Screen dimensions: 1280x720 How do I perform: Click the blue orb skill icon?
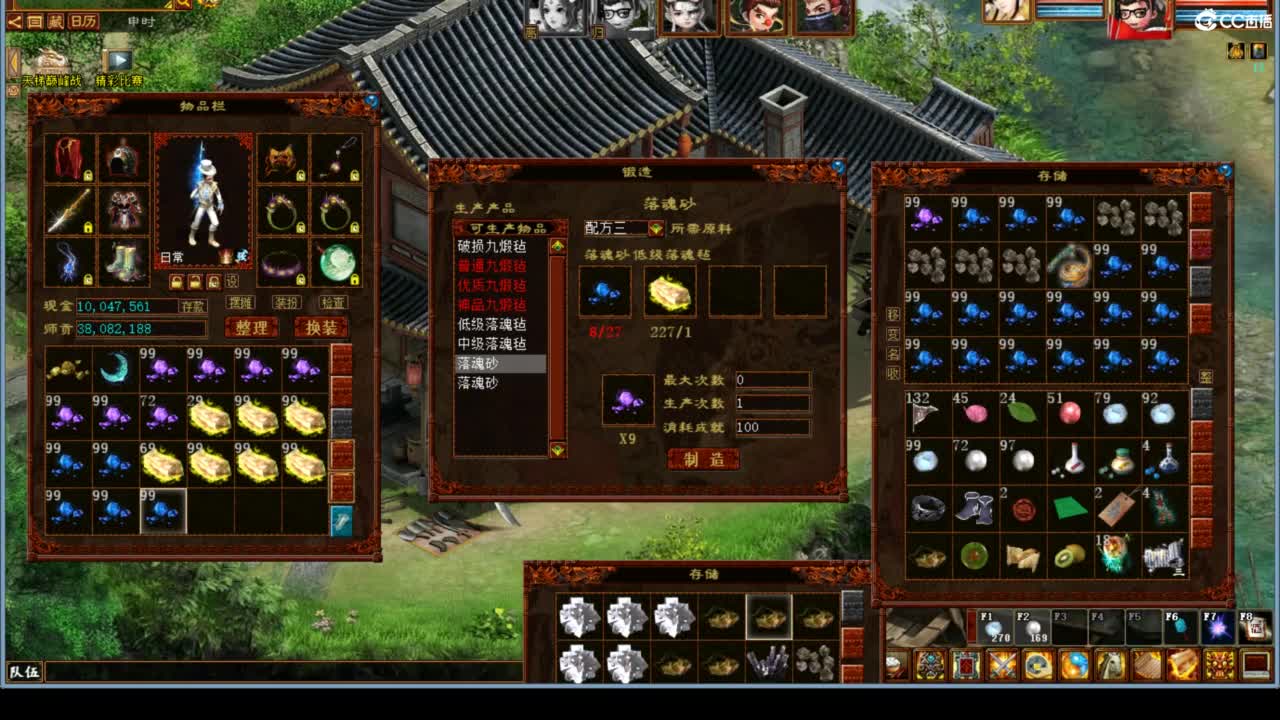1076,664
